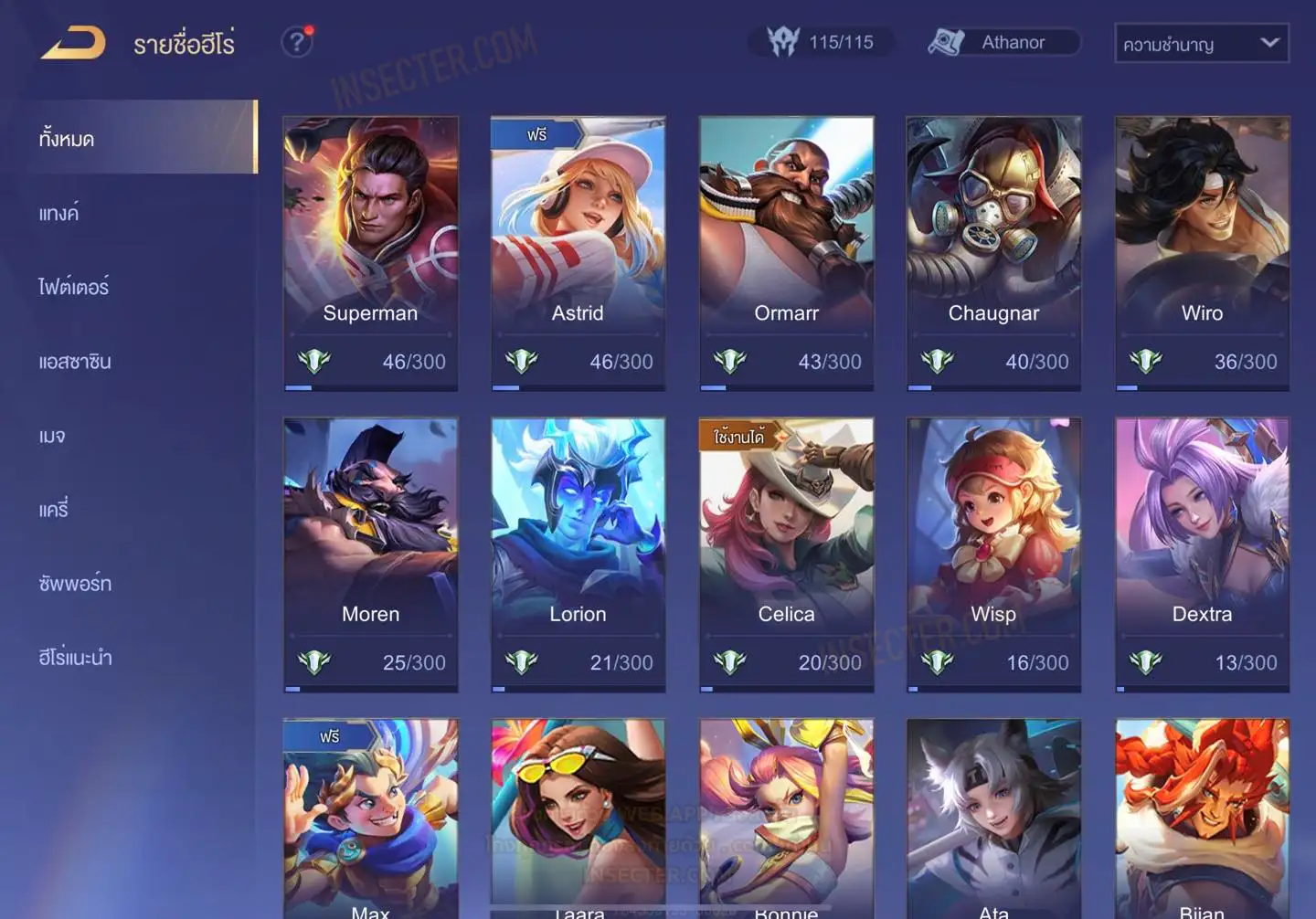Filter heroes by แอสซาซิน

75,362
